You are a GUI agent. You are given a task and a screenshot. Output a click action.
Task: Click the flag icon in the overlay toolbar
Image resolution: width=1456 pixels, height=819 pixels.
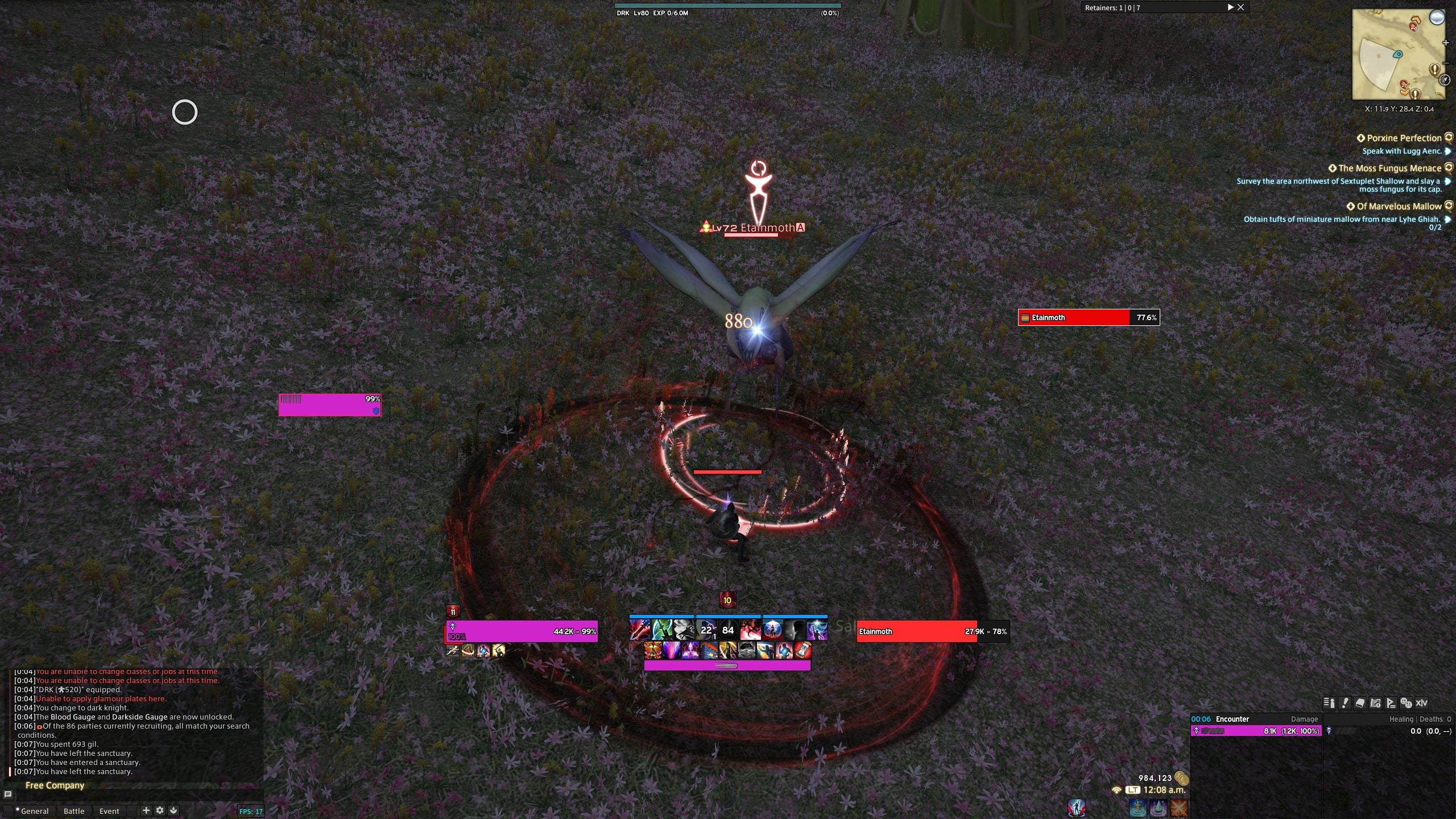pos(1391,702)
